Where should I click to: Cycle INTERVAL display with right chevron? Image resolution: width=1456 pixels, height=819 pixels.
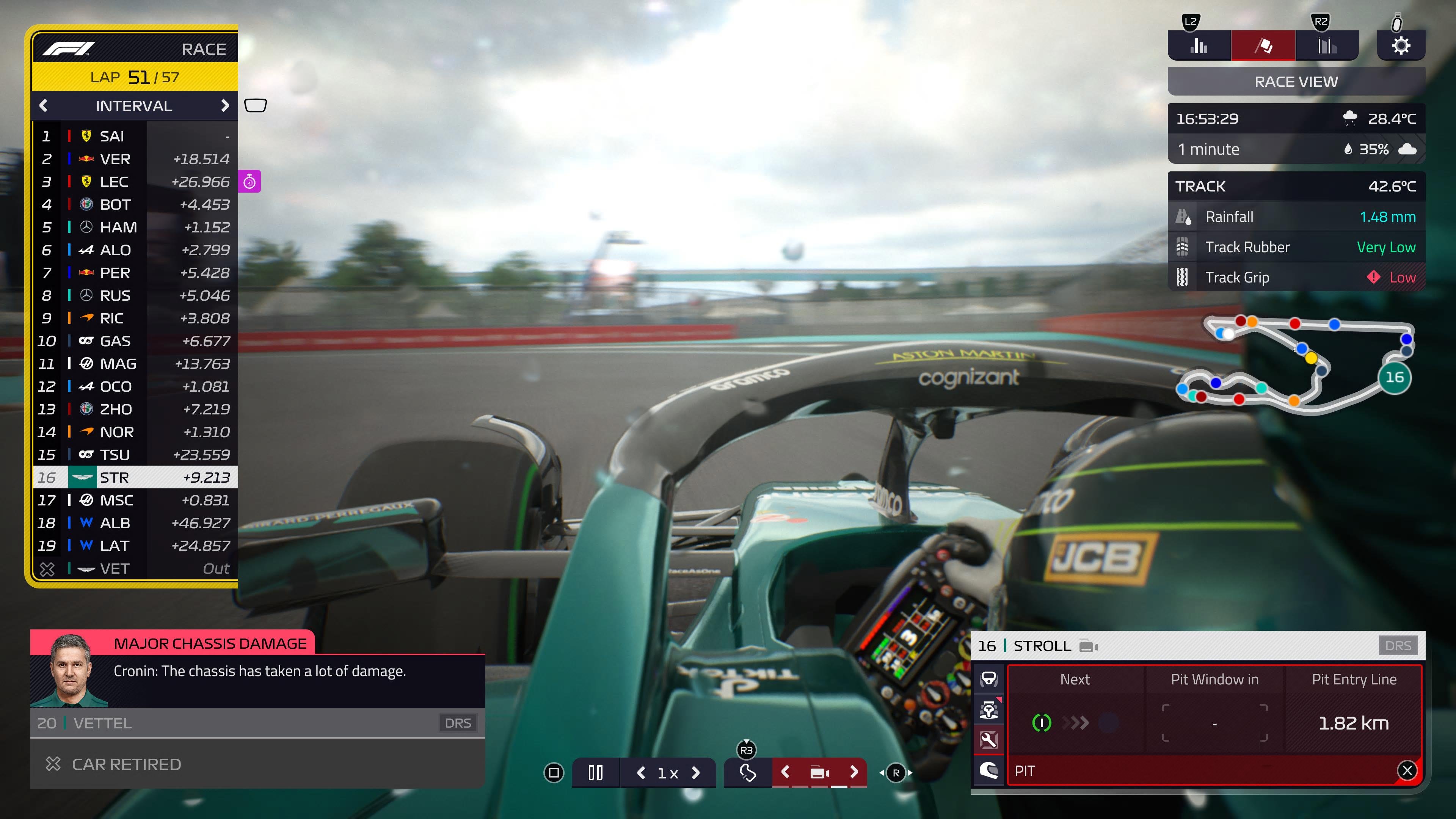pyautogui.click(x=226, y=106)
